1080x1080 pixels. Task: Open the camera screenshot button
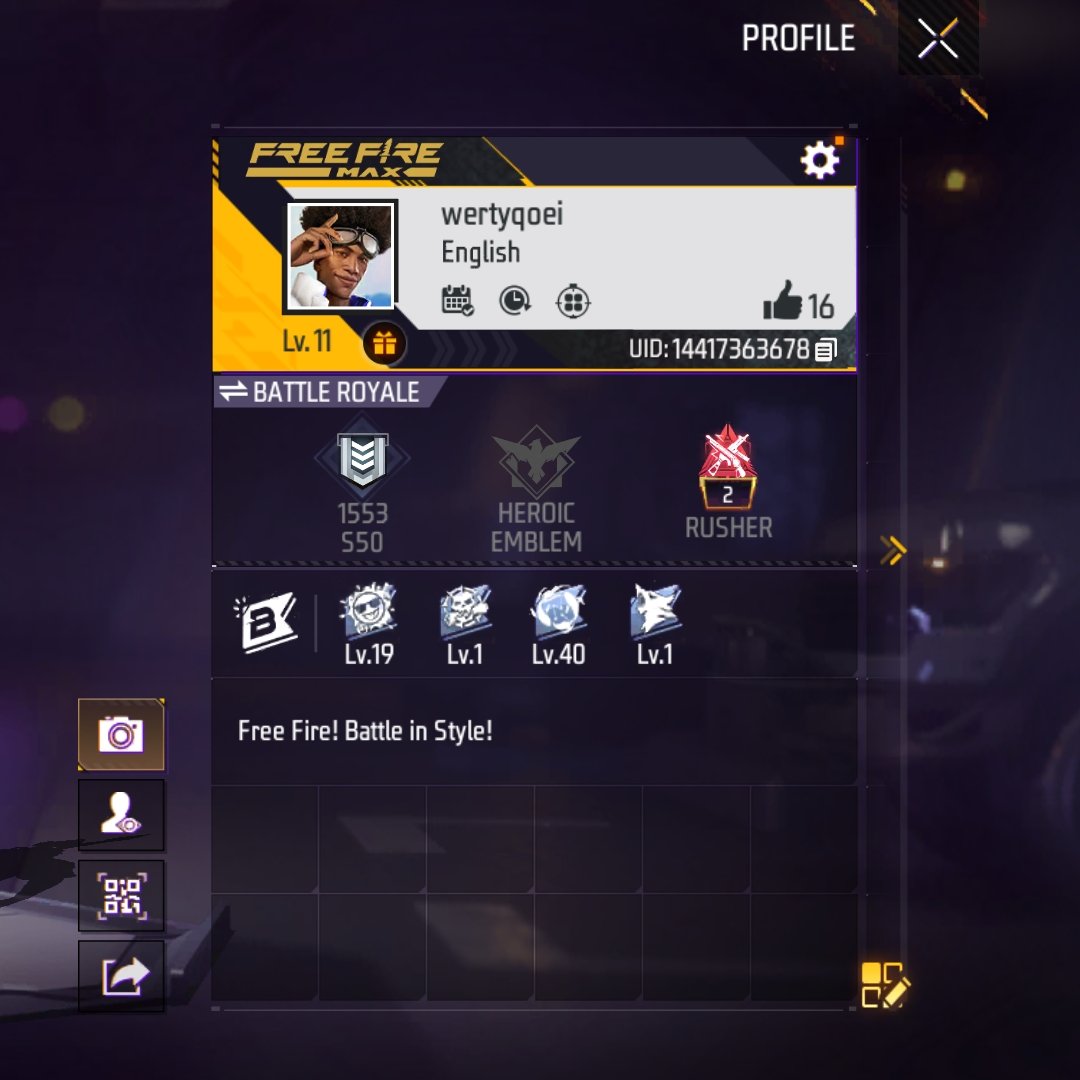(121, 735)
